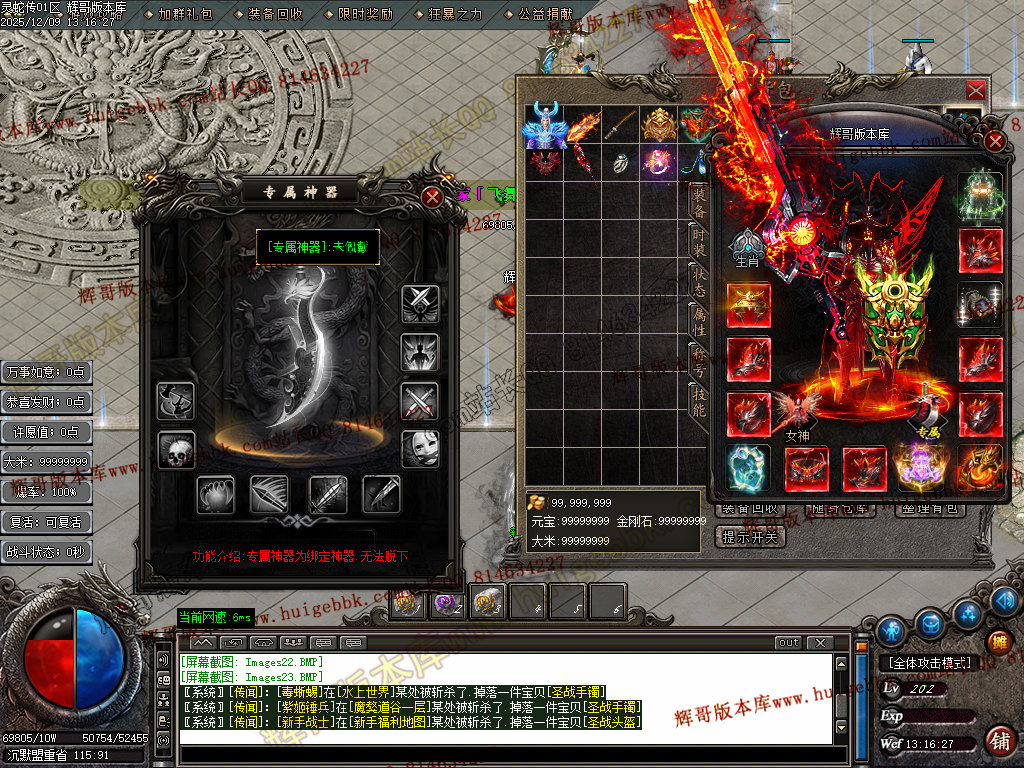The width and height of the screenshot is (1024, 768).
Task: Switch to the 属性 attributes tab
Action: coord(699,325)
